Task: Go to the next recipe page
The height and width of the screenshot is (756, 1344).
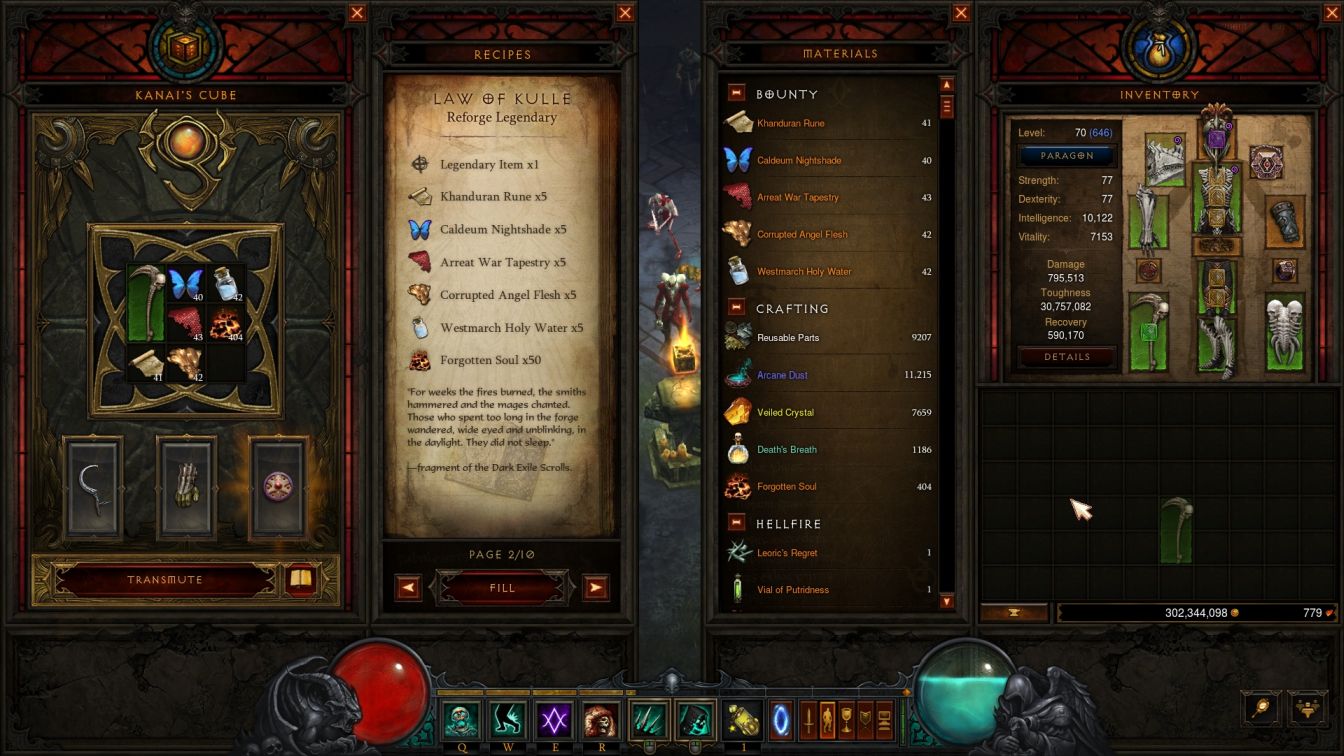Action: click(x=596, y=588)
